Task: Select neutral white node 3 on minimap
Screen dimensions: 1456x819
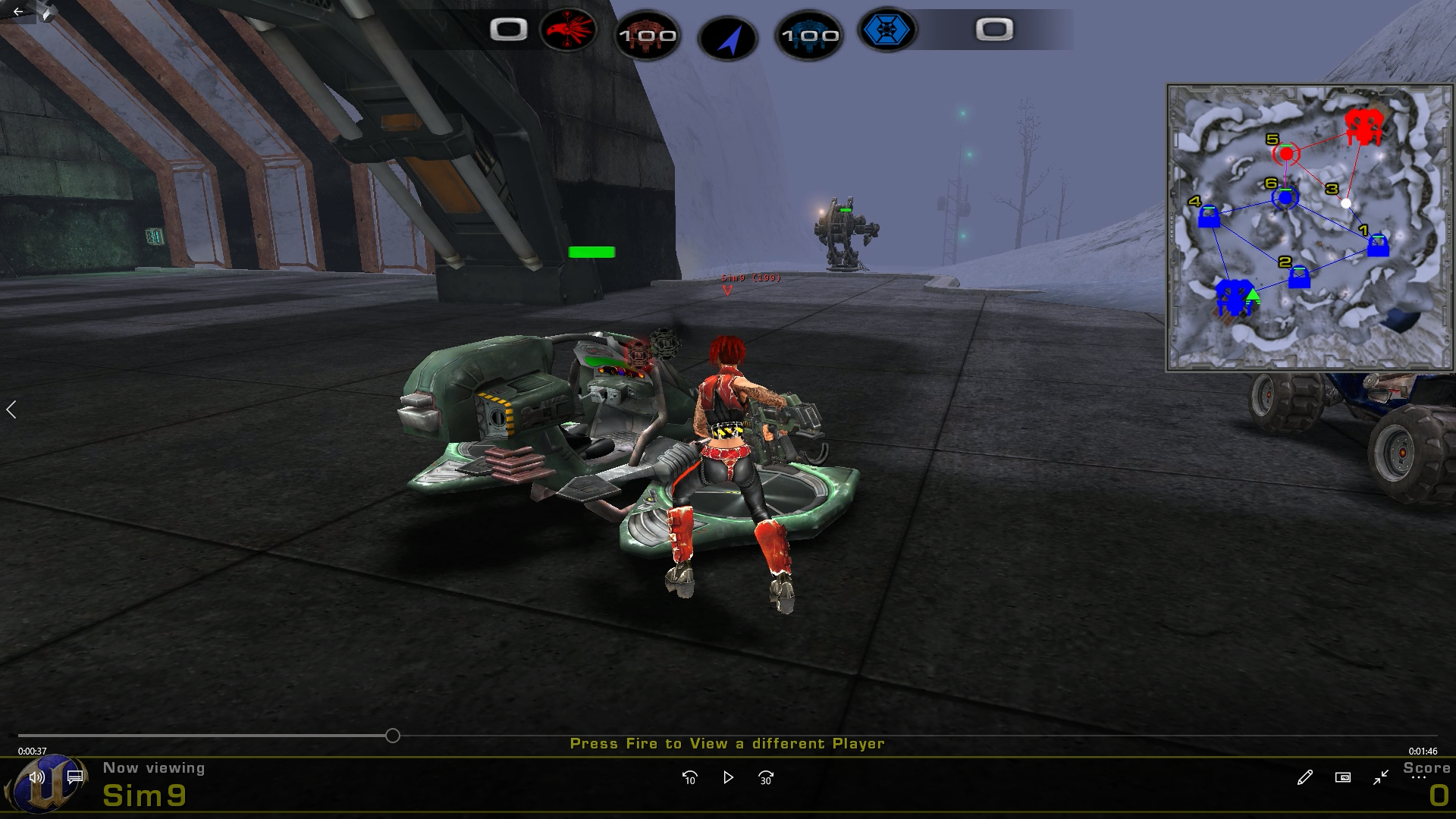Action: (1345, 203)
